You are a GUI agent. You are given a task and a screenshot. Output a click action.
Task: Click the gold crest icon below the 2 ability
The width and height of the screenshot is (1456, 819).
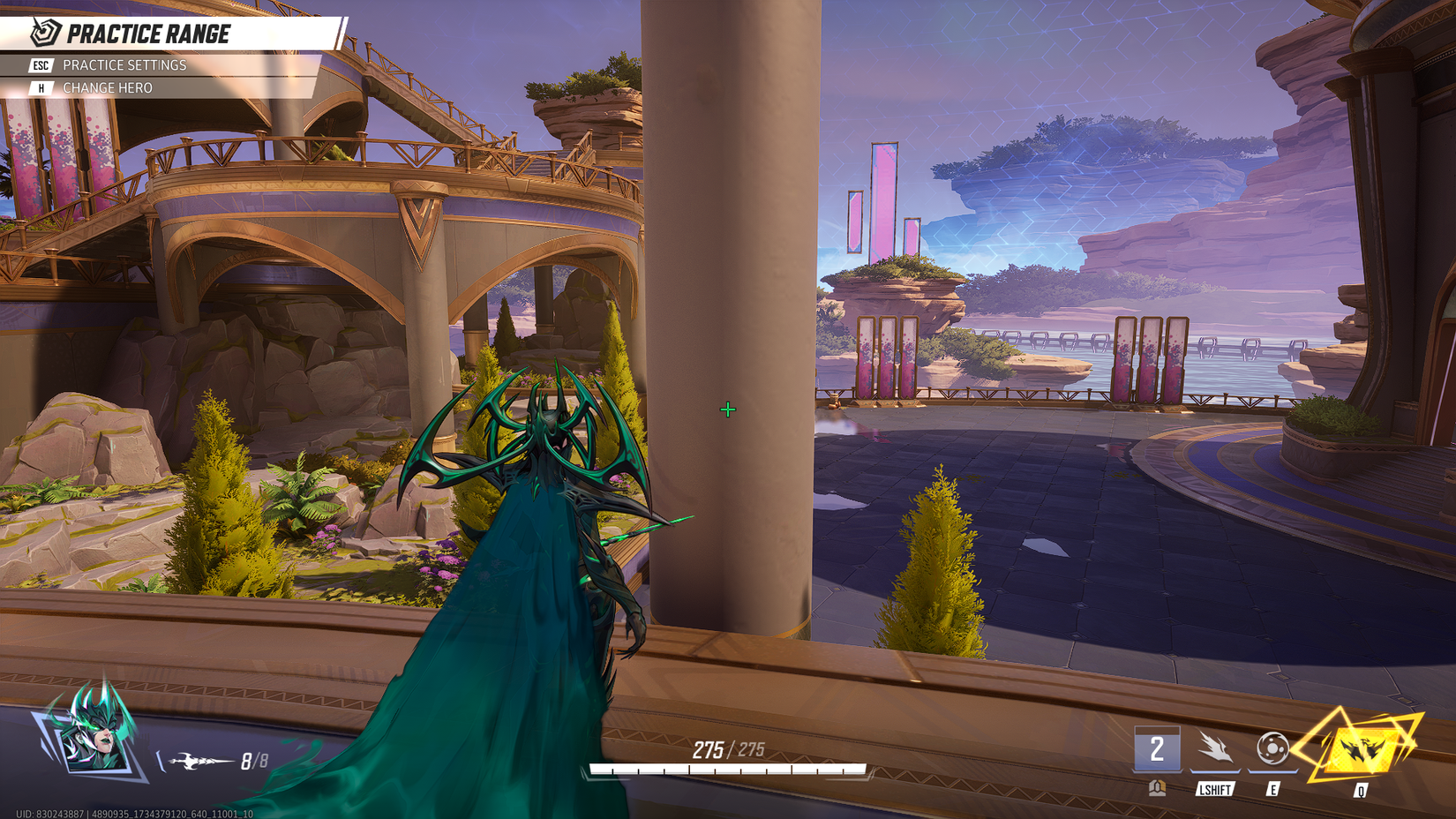(x=1157, y=785)
